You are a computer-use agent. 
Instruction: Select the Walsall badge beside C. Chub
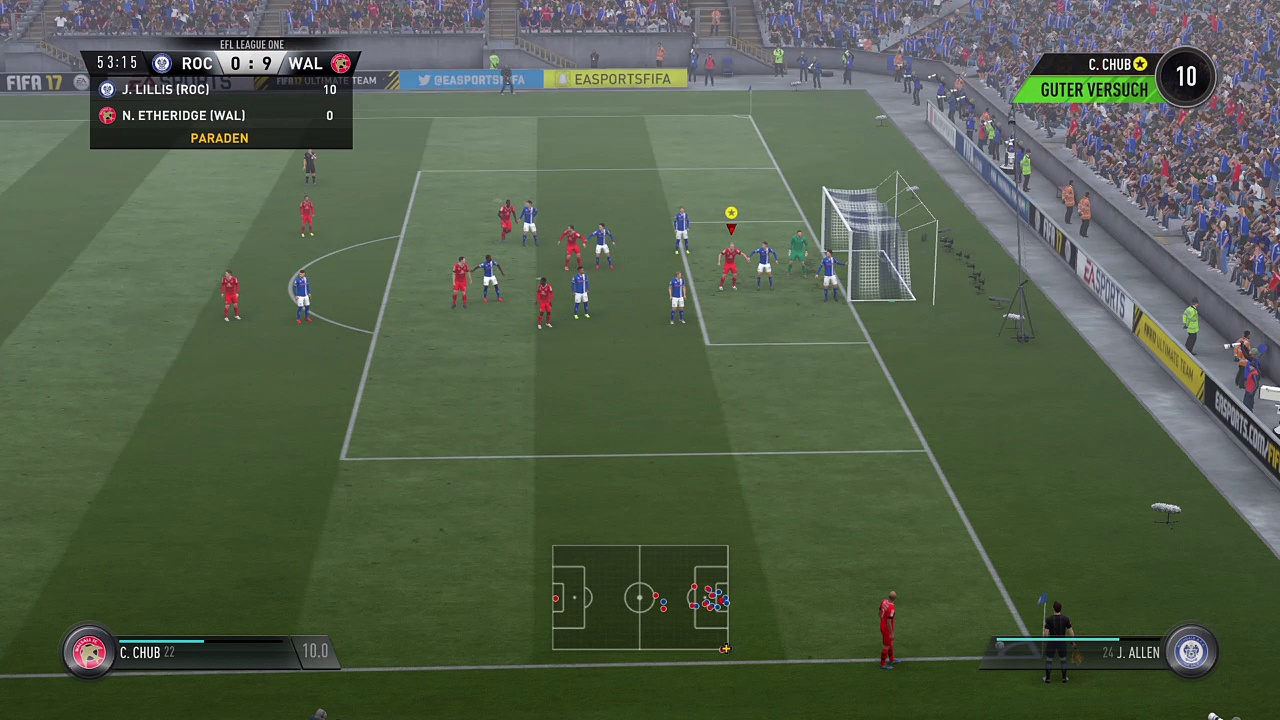[x=89, y=652]
